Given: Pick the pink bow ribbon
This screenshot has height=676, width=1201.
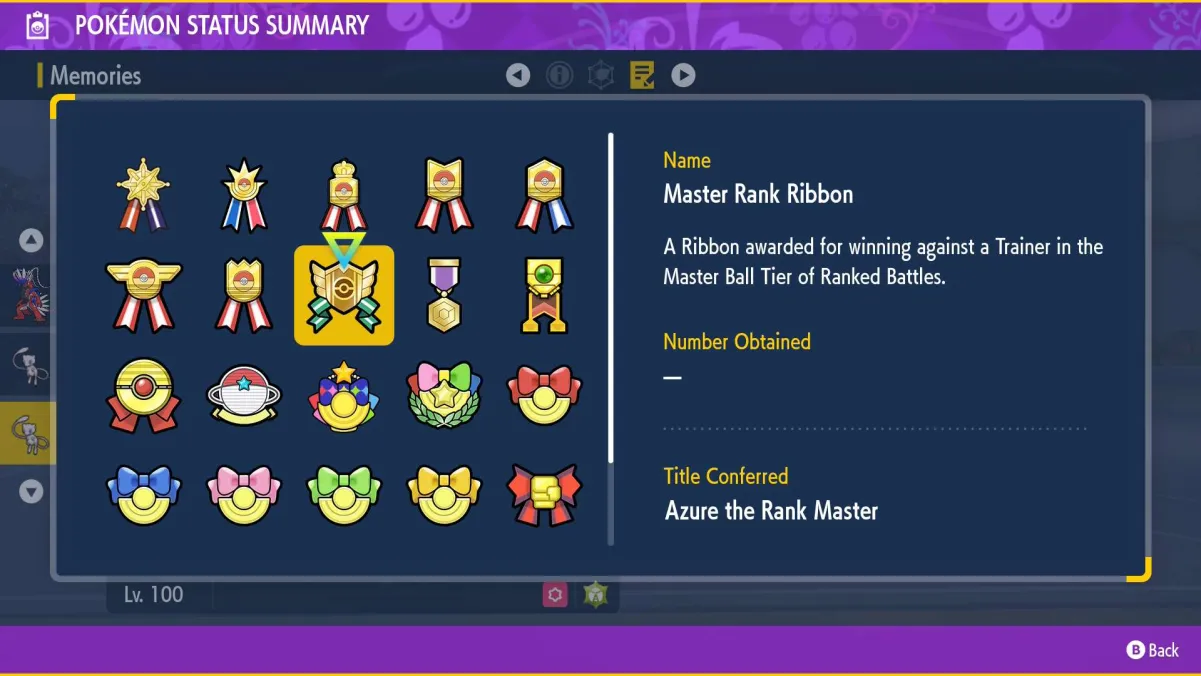Looking at the screenshot, I should pos(244,494).
